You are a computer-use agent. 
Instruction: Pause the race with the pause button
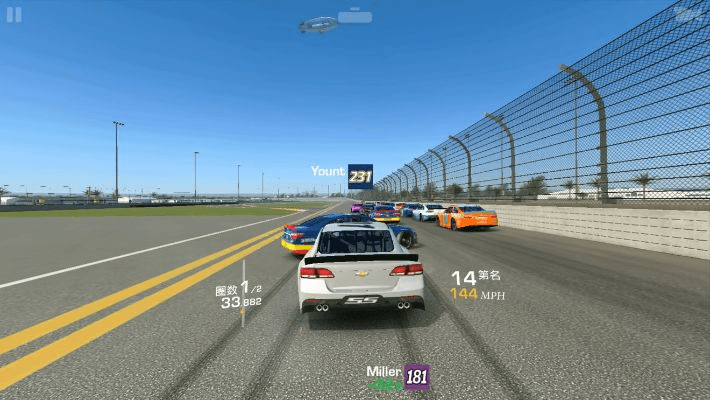14,14
